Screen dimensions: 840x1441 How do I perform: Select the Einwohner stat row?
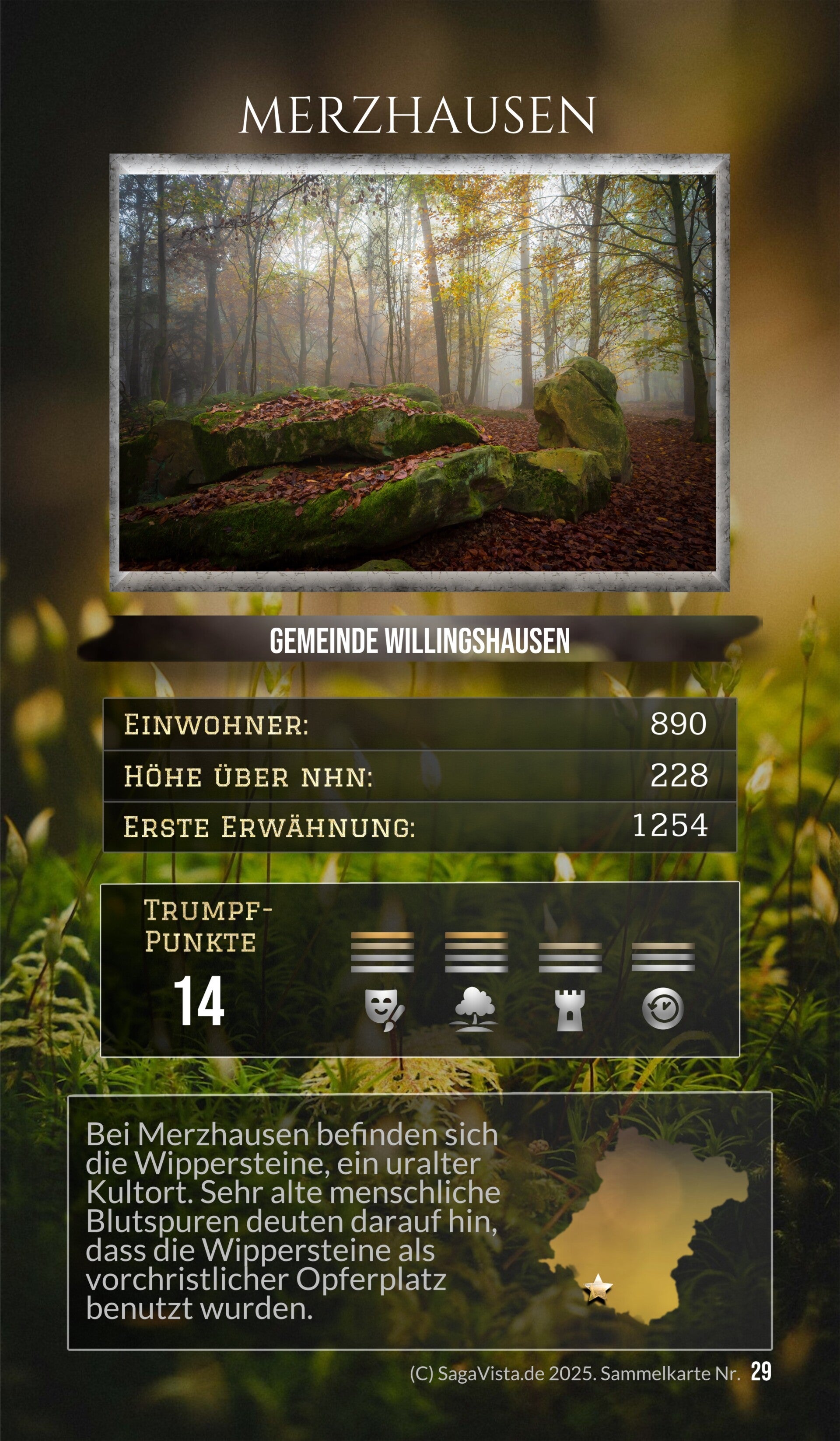(419, 724)
